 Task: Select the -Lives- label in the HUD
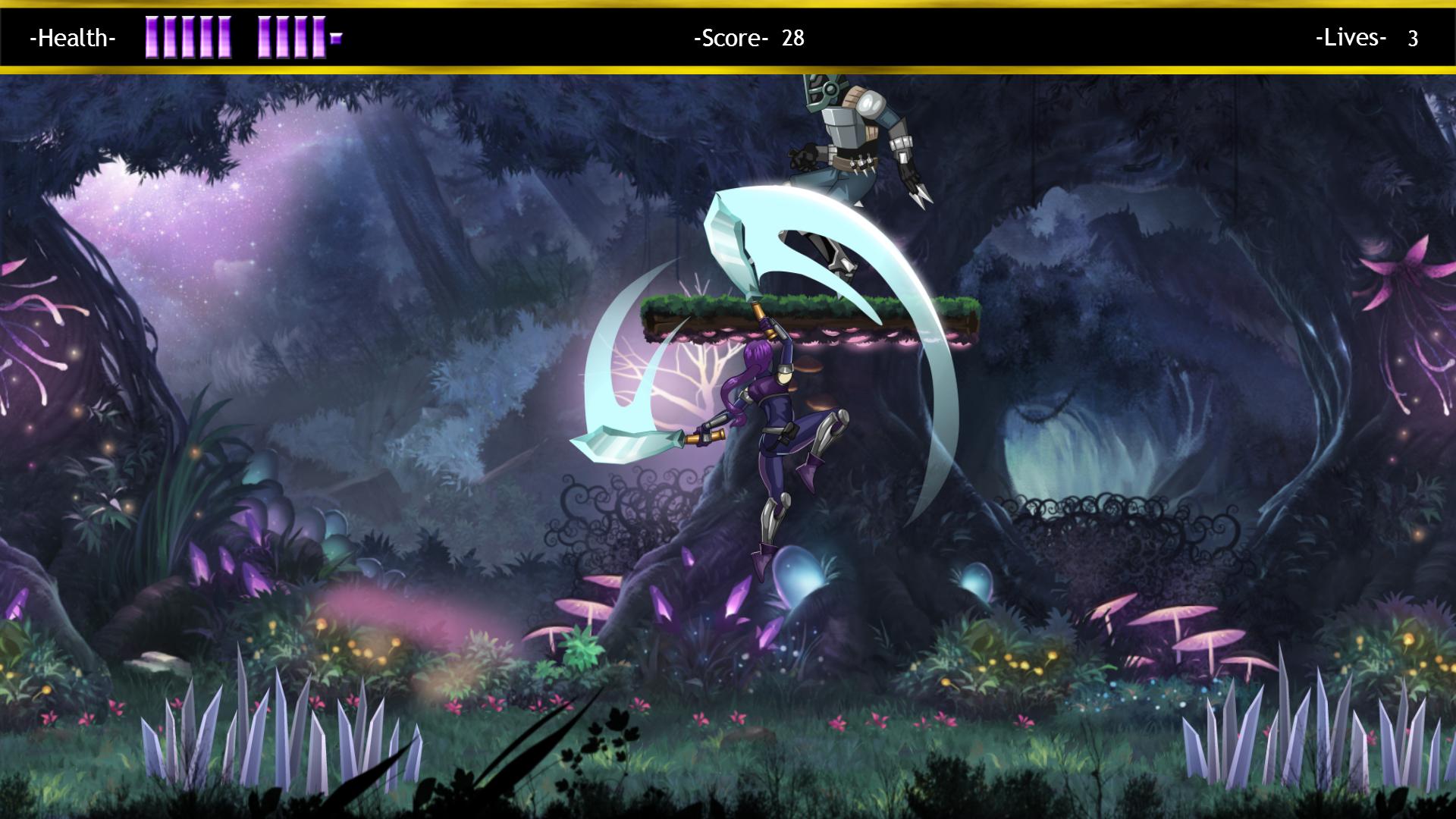click(1351, 38)
